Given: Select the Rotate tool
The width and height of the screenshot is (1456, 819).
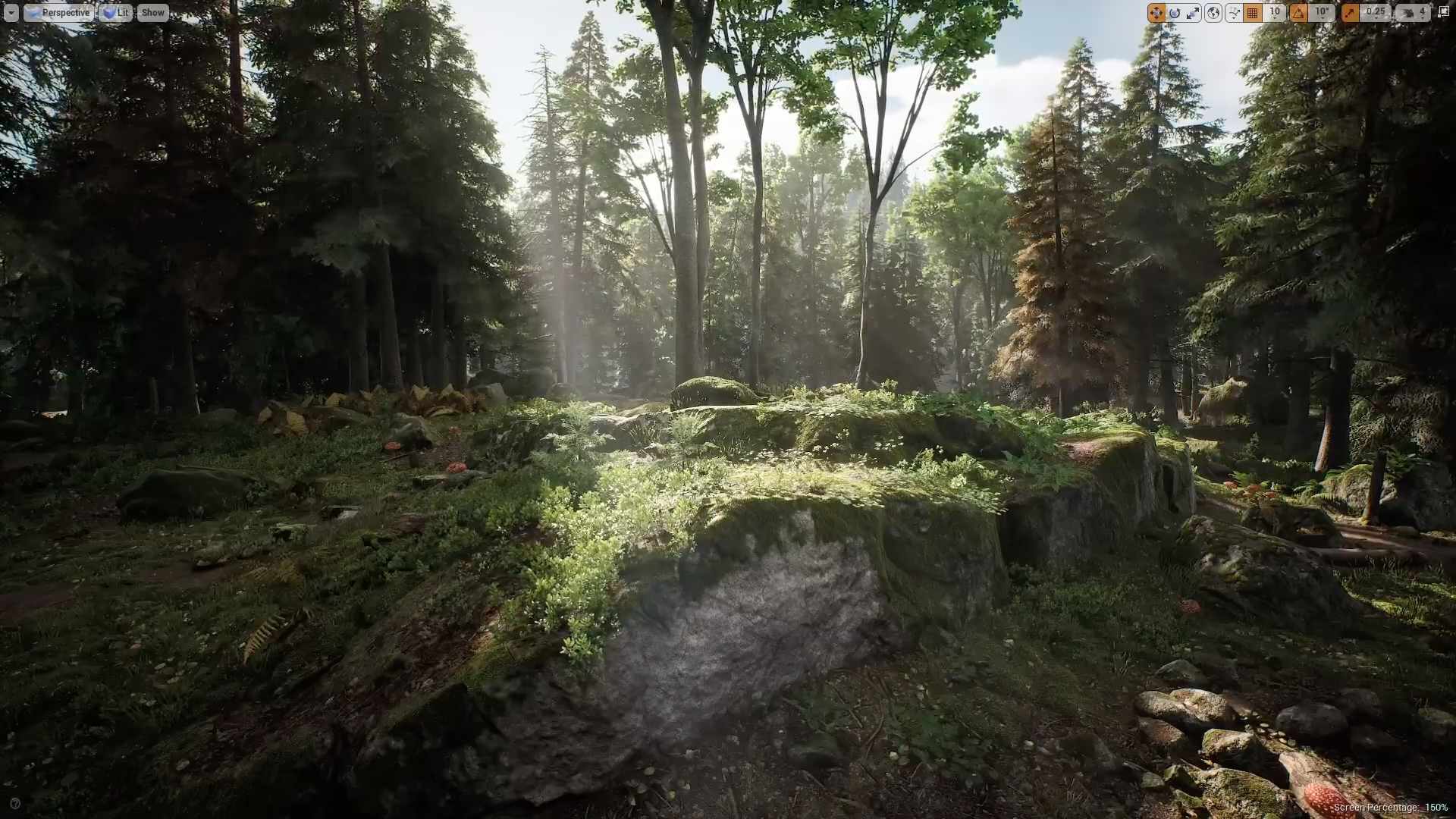Looking at the screenshot, I should tap(1175, 12).
